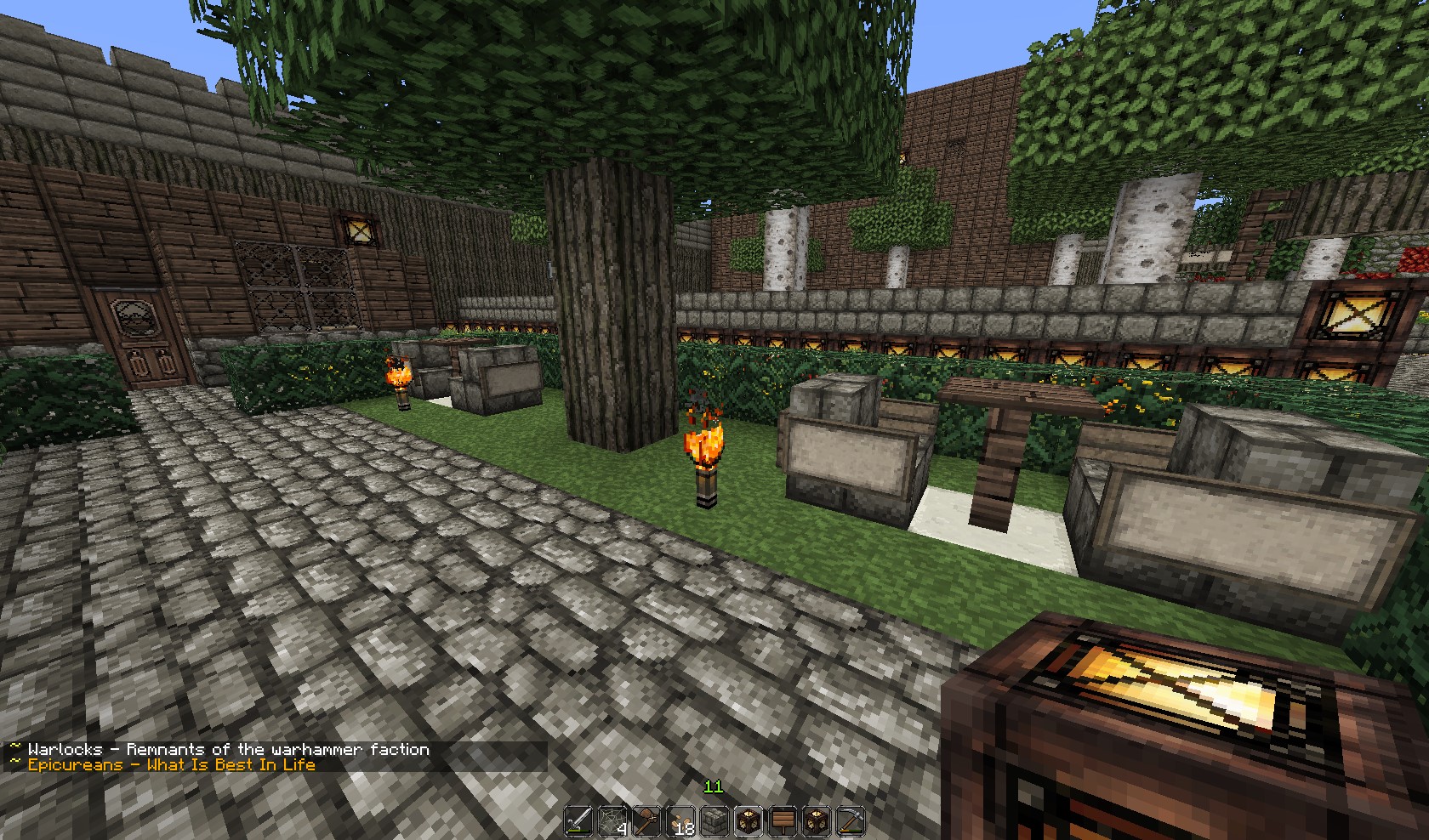The width and height of the screenshot is (1429, 840).
Task: Click the highlighted lamp block hotbar slot
Action: 749,822
